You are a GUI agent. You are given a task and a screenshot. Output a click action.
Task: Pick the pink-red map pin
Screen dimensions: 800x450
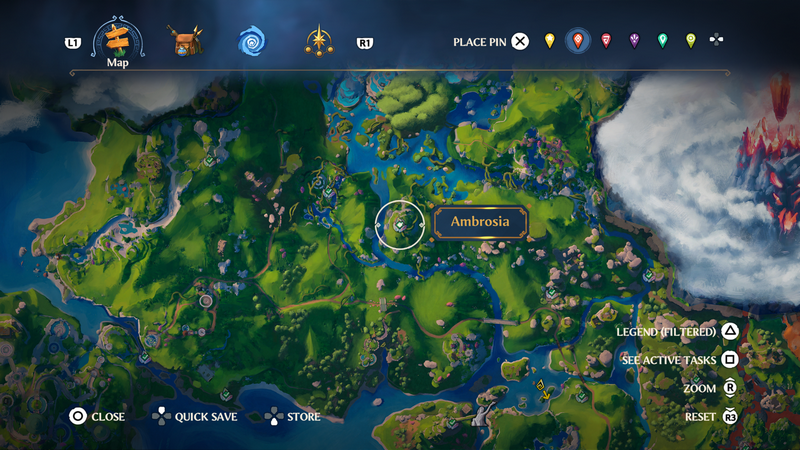(x=606, y=41)
